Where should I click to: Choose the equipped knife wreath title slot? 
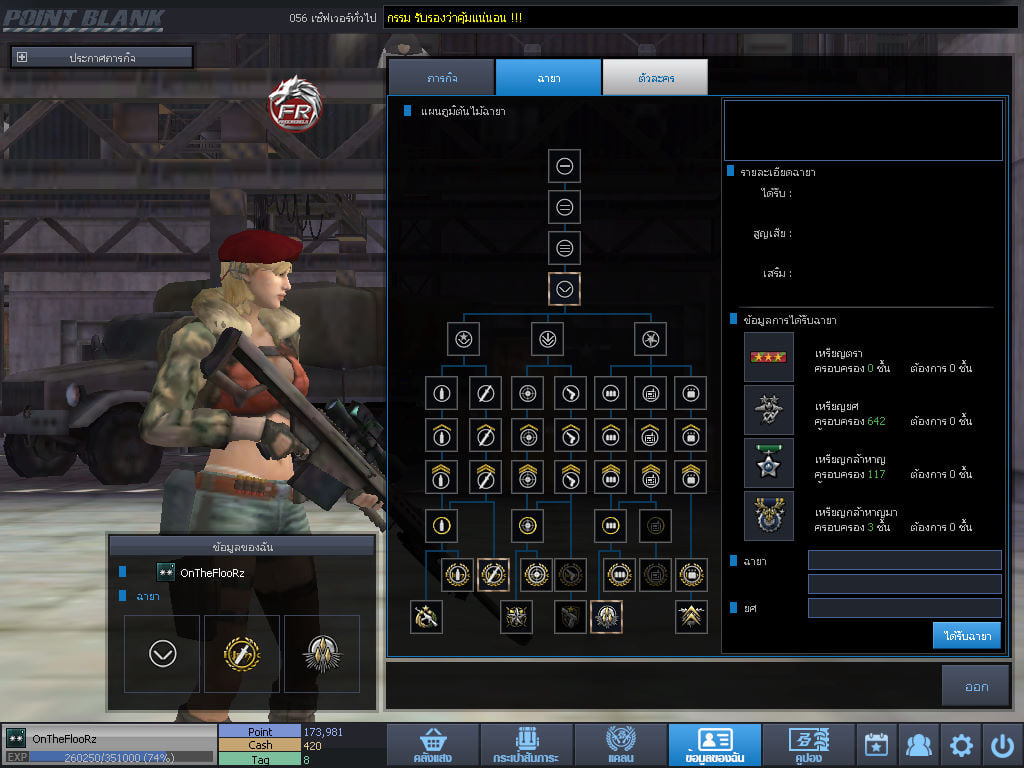(241, 654)
